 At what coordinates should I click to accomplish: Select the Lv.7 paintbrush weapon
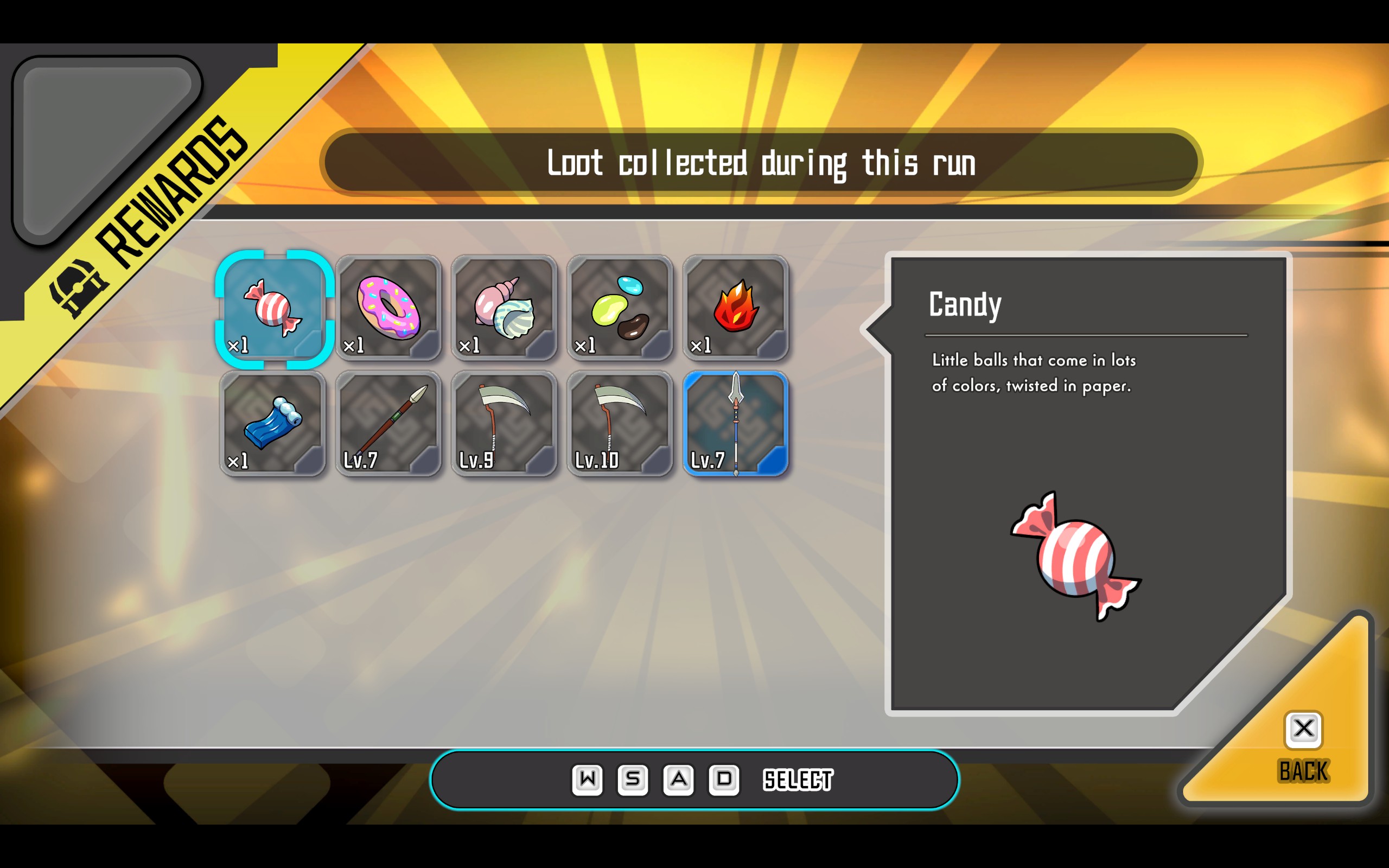click(388, 424)
